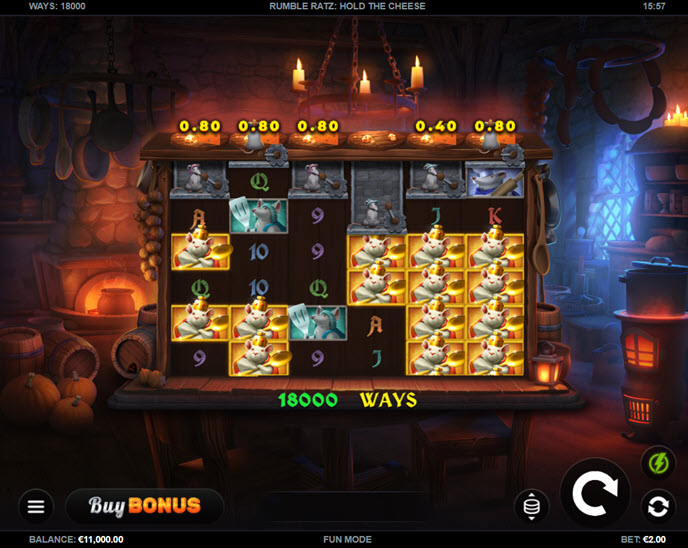Activate the autoplay arrows button
Image resolution: width=688 pixels, height=548 pixels.
657,506
